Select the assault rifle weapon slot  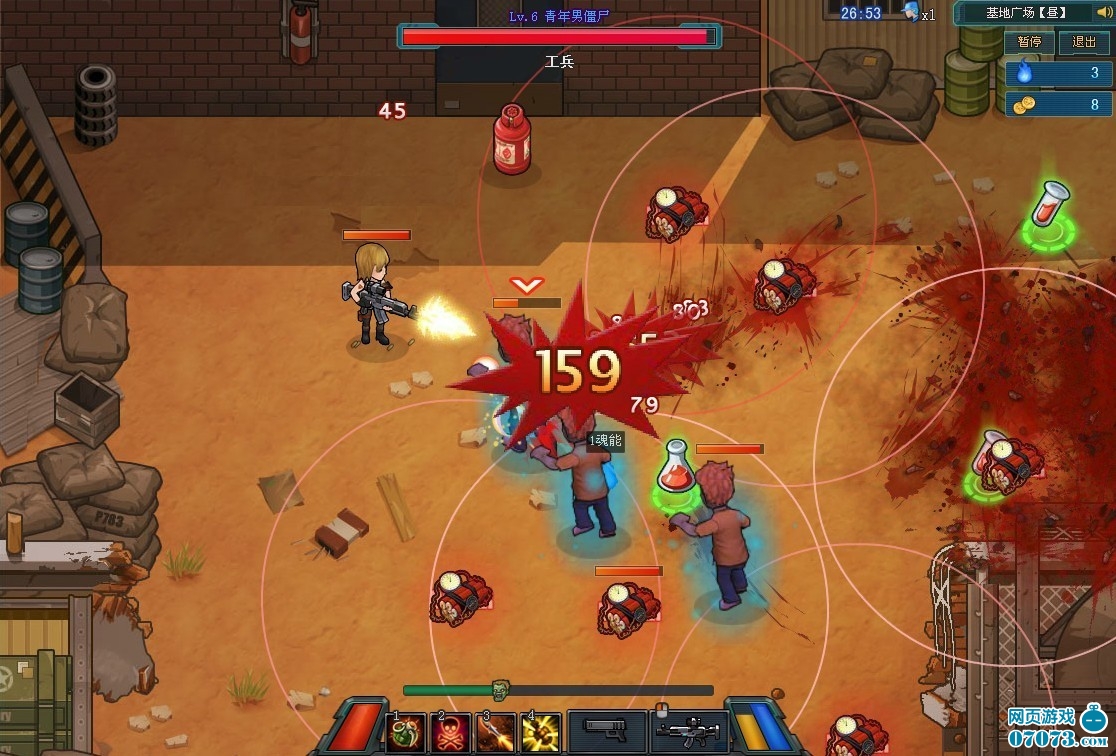(689, 733)
